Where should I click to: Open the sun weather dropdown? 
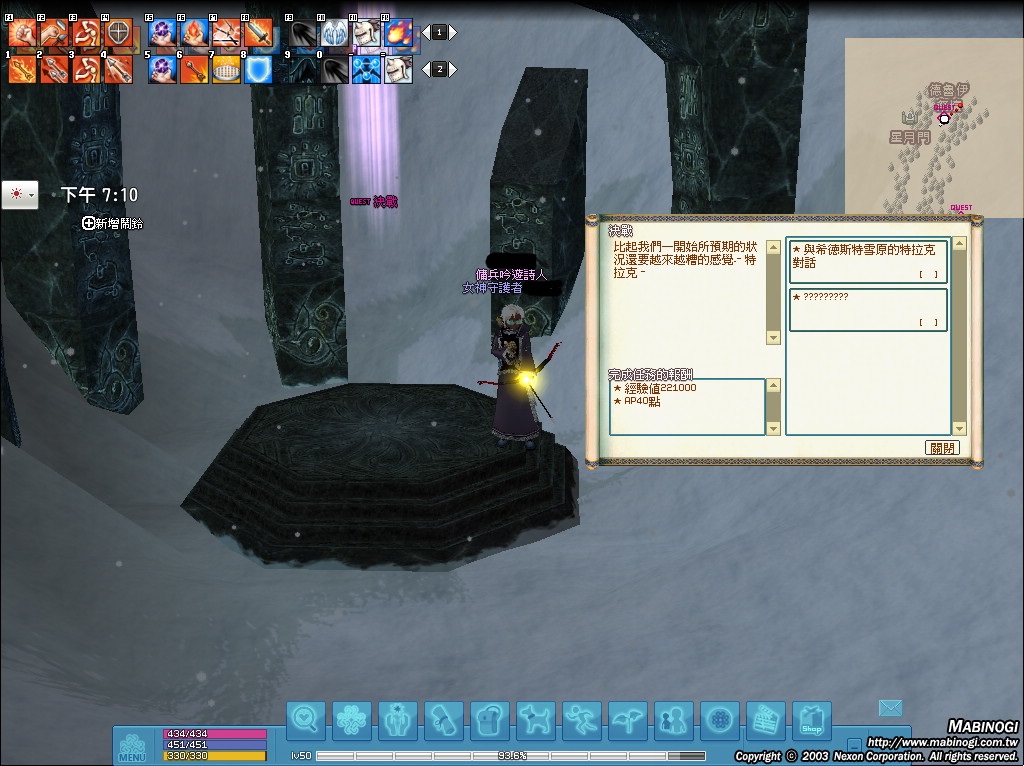coord(20,195)
